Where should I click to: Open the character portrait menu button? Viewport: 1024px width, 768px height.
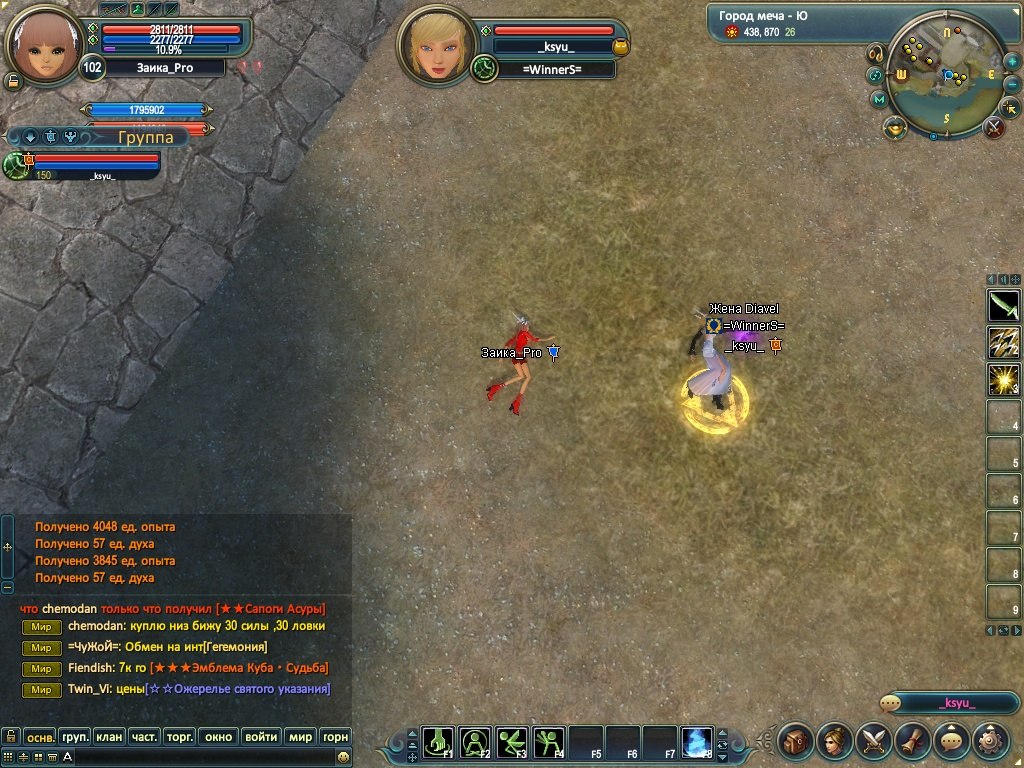point(835,741)
